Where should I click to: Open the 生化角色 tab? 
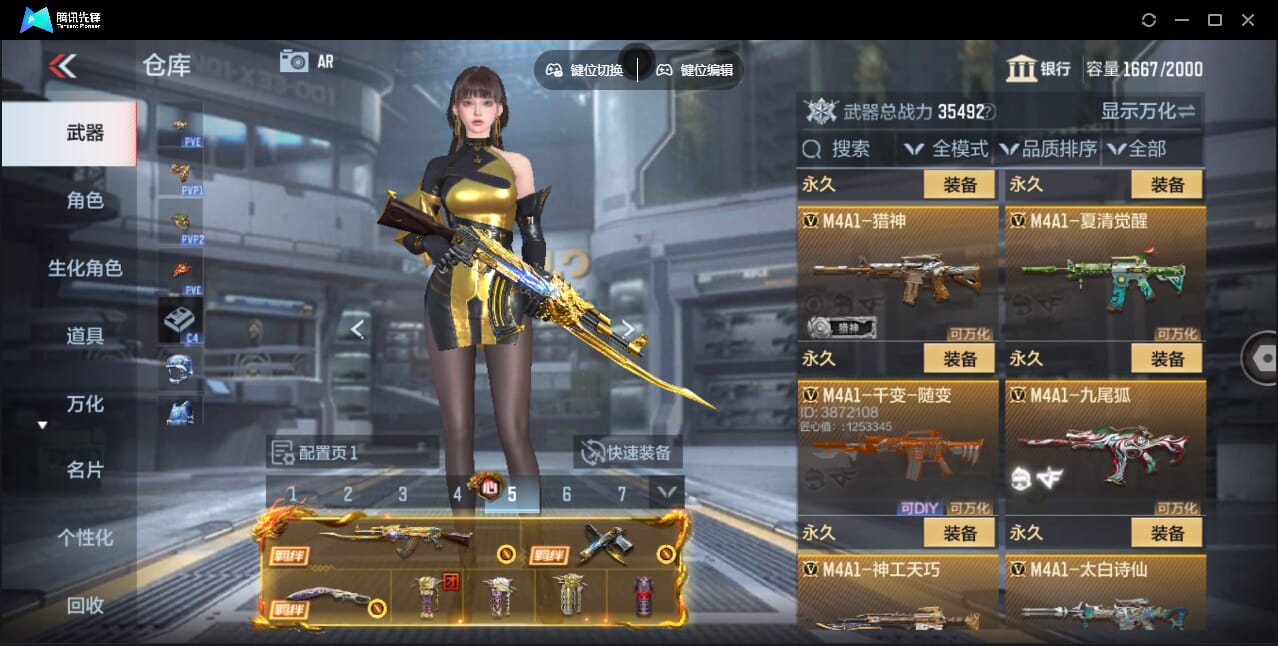tap(85, 268)
